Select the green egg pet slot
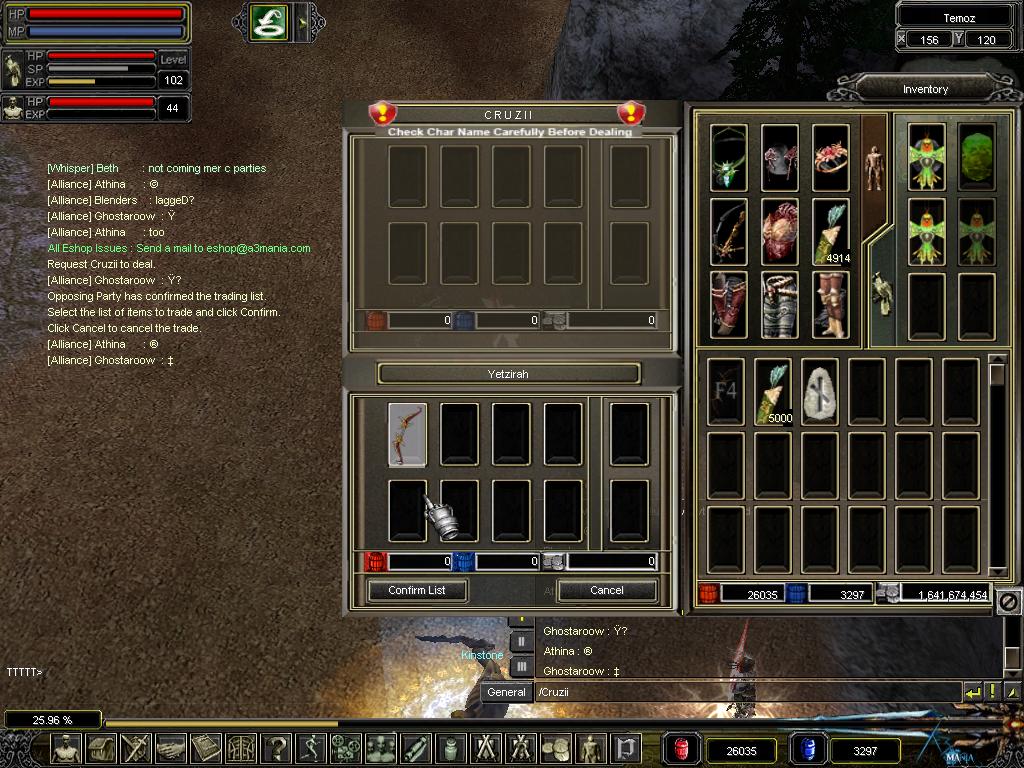The image size is (1024, 768). coord(976,157)
